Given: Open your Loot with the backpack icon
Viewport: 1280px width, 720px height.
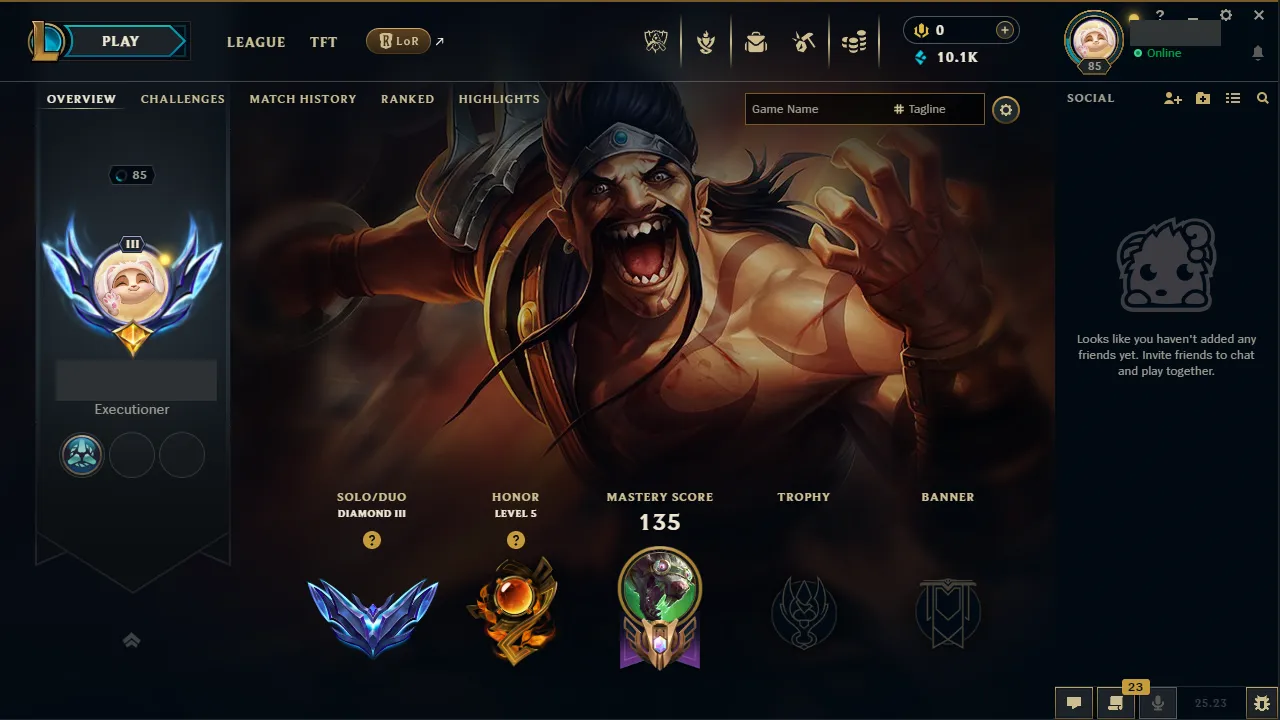Looking at the screenshot, I should coord(756,41).
